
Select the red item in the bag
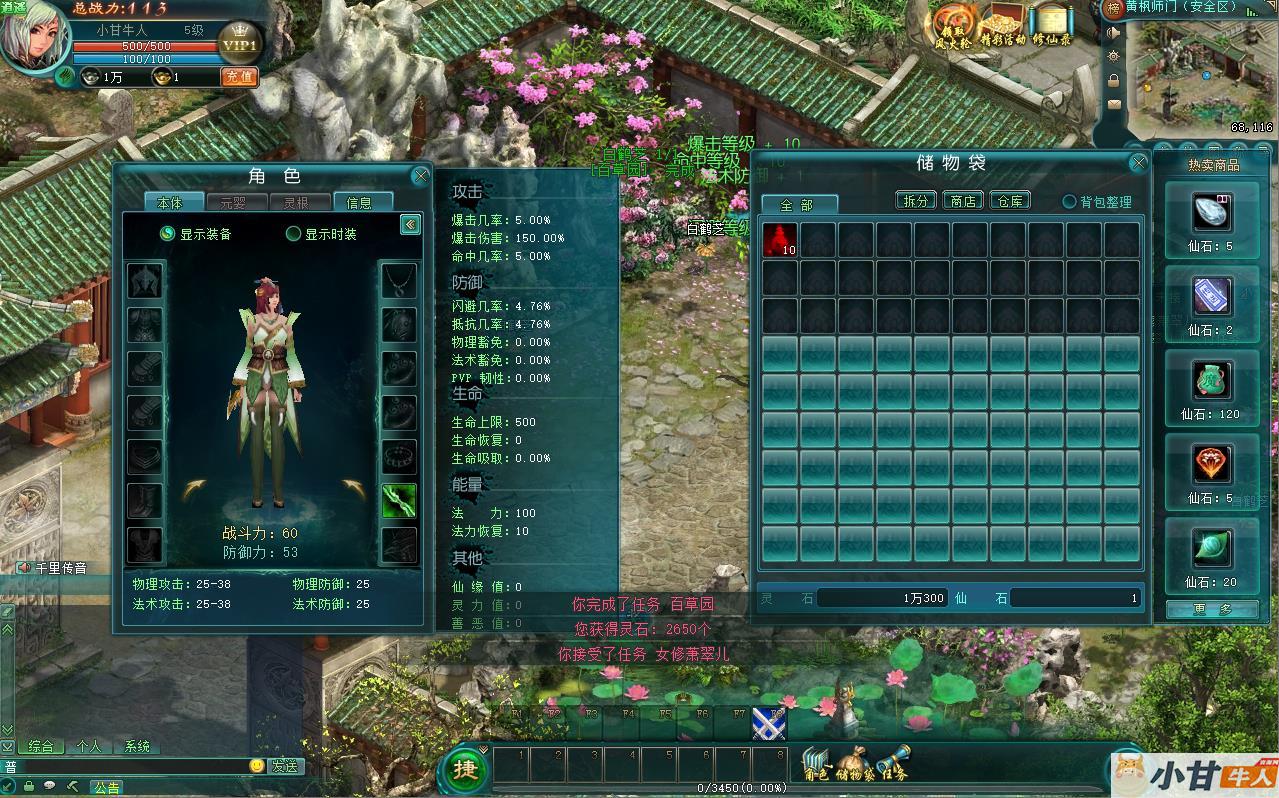pos(780,239)
